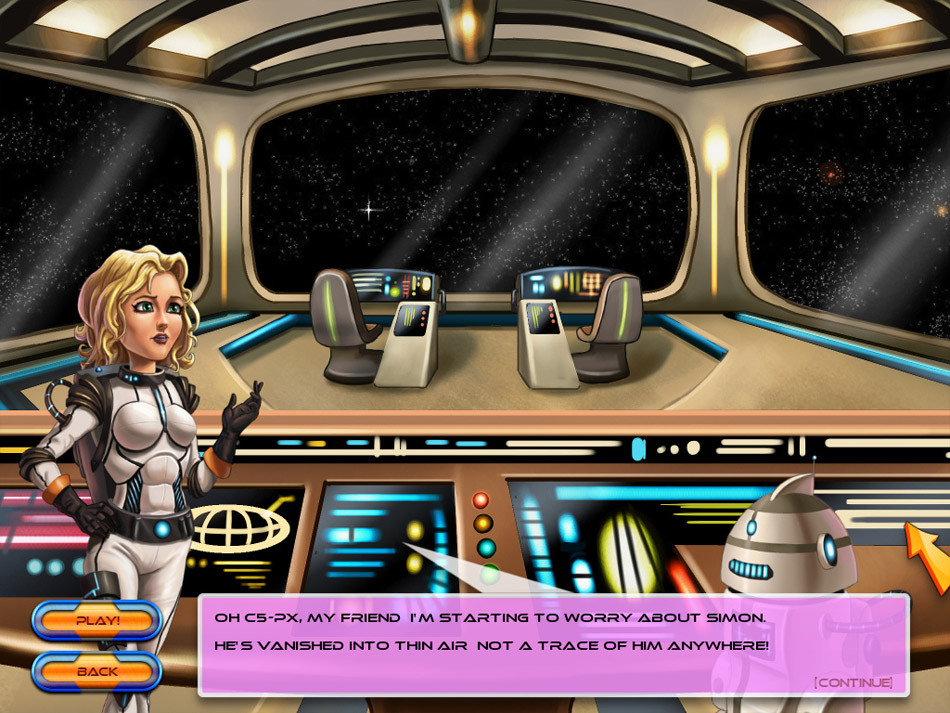The width and height of the screenshot is (950, 713).
Task: Click the orange Play! button
Action: (97, 620)
